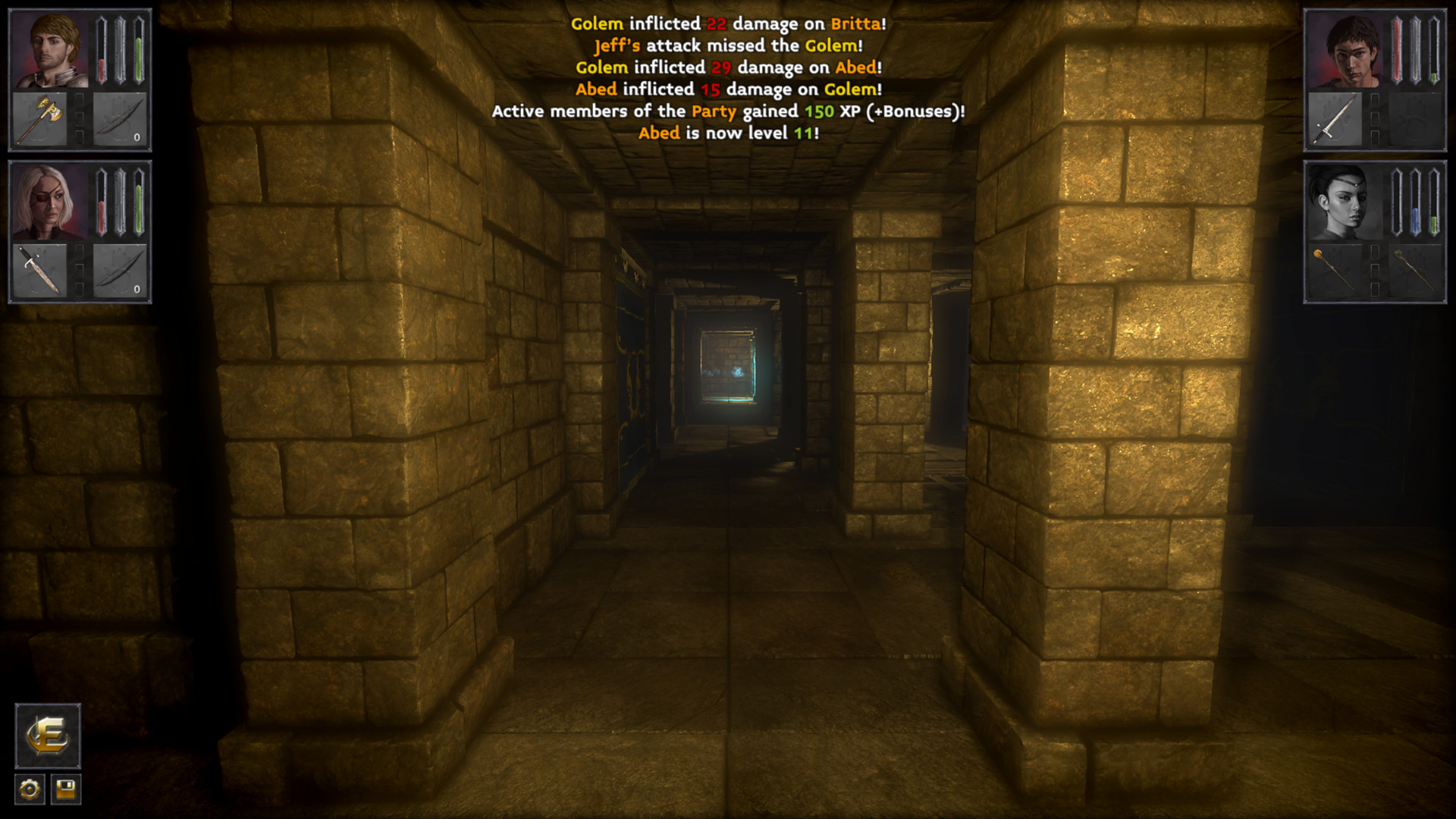Select Britta's dagger weapon slot
The width and height of the screenshot is (1456, 819).
click(x=39, y=270)
